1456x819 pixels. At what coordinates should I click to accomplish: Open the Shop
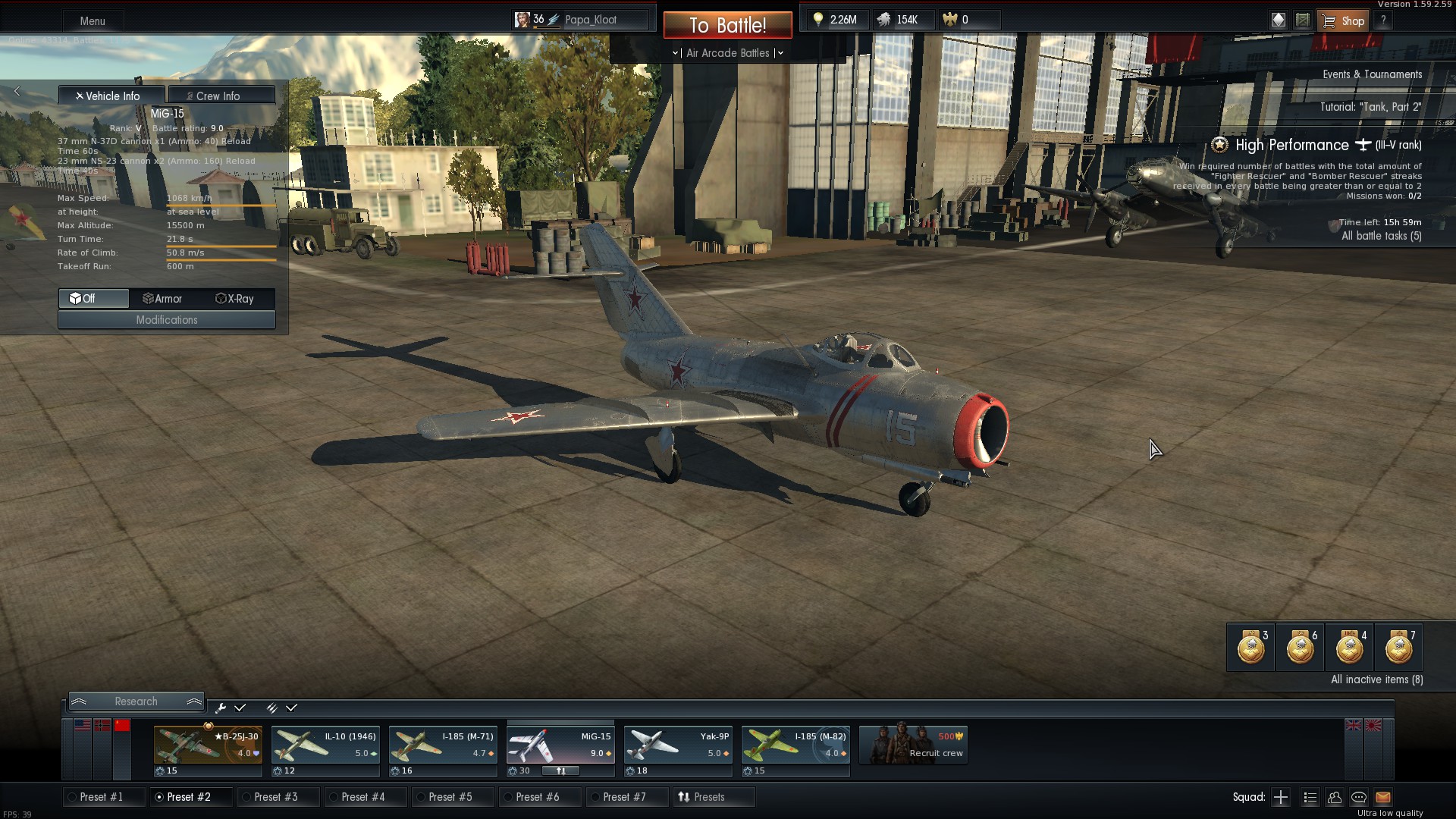tap(1345, 20)
